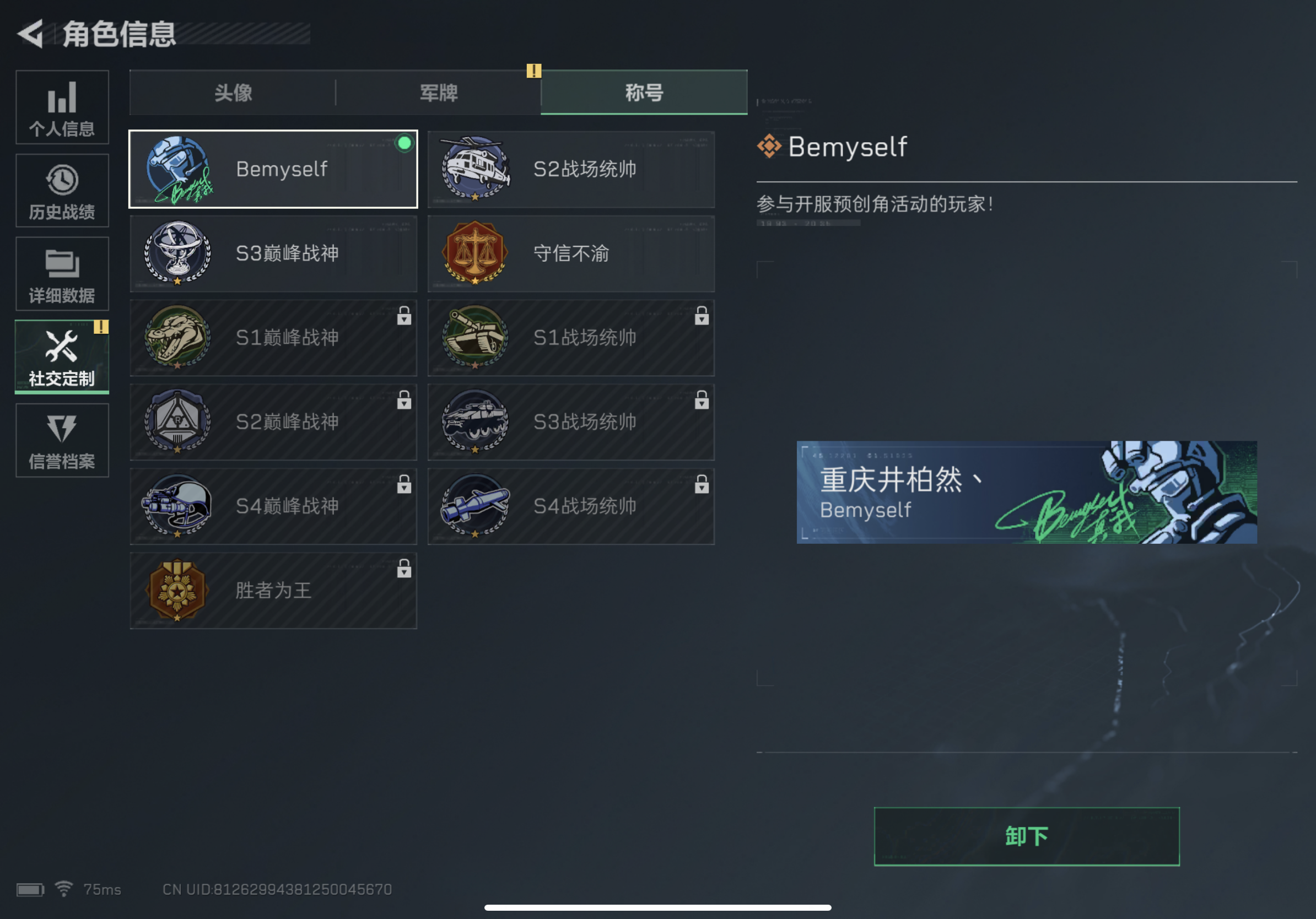The width and height of the screenshot is (1316, 919).
Task: Select the Bemyself title
Action: pyautogui.click(x=273, y=169)
